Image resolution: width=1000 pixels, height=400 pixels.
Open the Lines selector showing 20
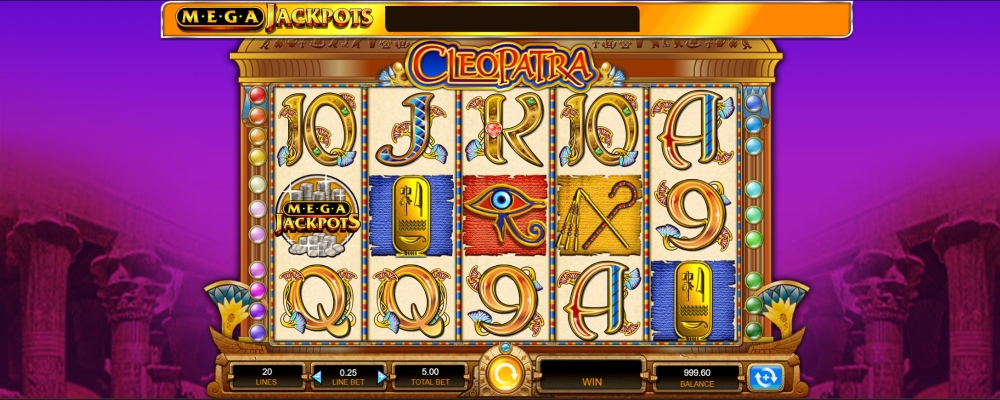[266, 376]
